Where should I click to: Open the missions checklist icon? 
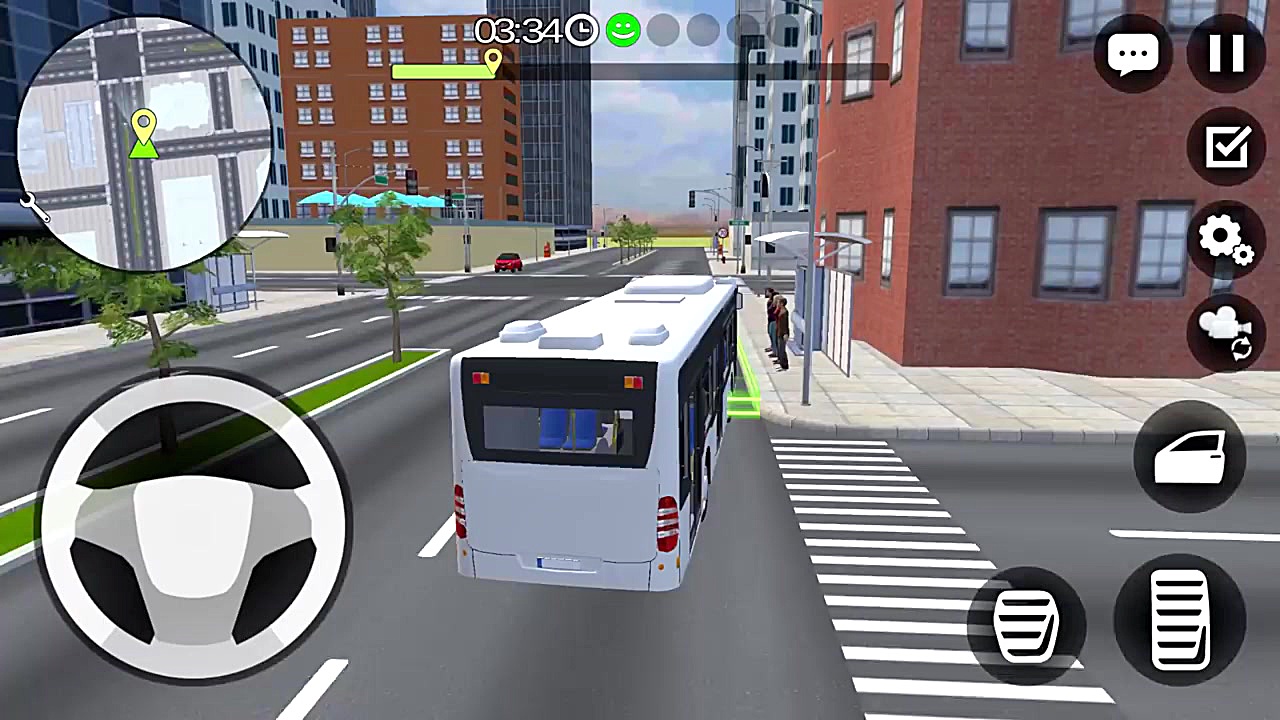(x=1227, y=147)
